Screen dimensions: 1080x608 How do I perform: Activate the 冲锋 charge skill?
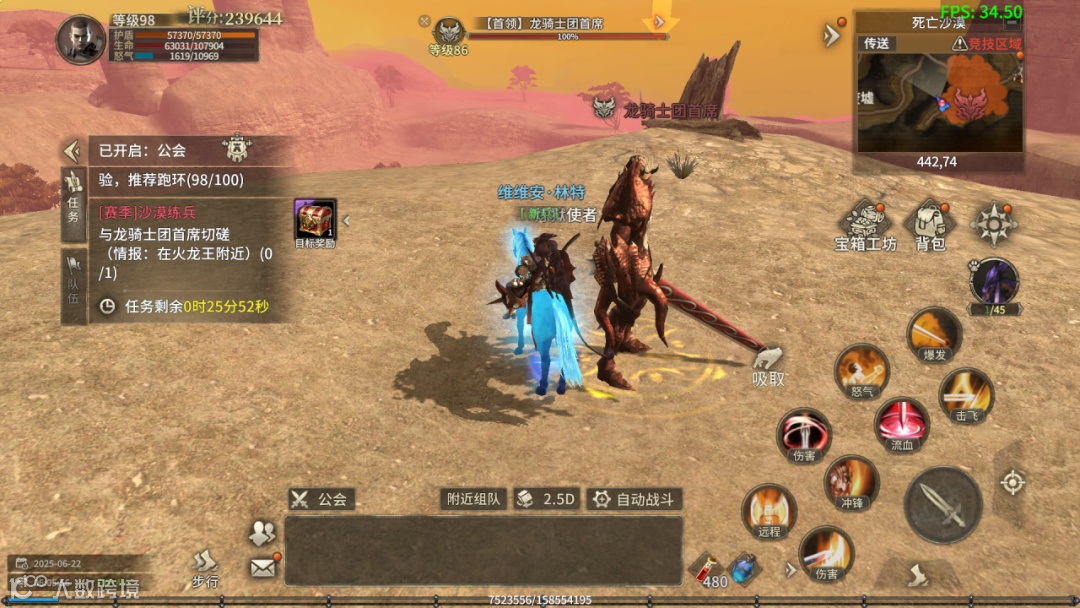[851, 482]
